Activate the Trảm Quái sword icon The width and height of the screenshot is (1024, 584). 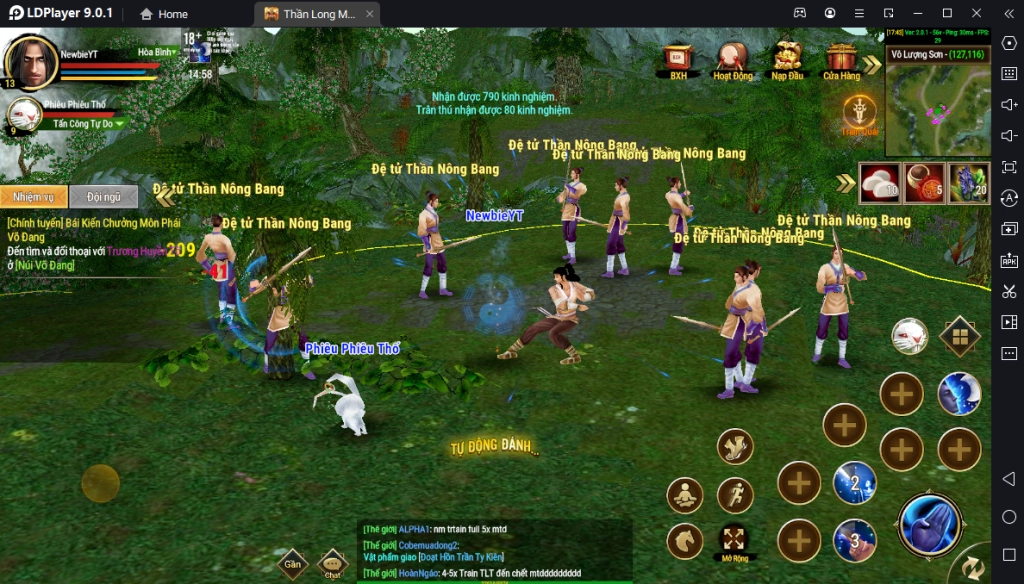[x=859, y=114]
